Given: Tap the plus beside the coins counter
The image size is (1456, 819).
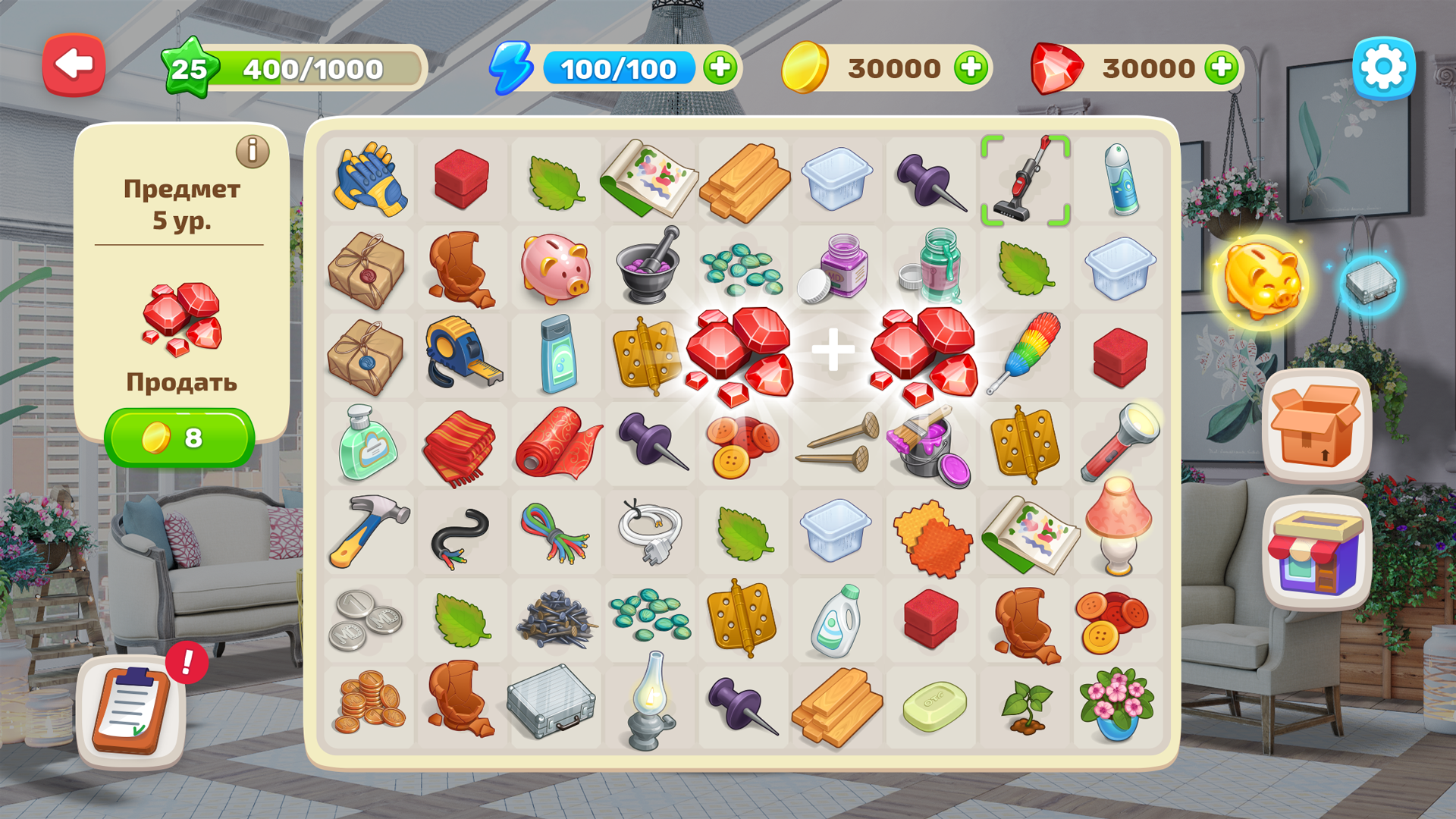Looking at the screenshot, I should click(x=971, y=68).
